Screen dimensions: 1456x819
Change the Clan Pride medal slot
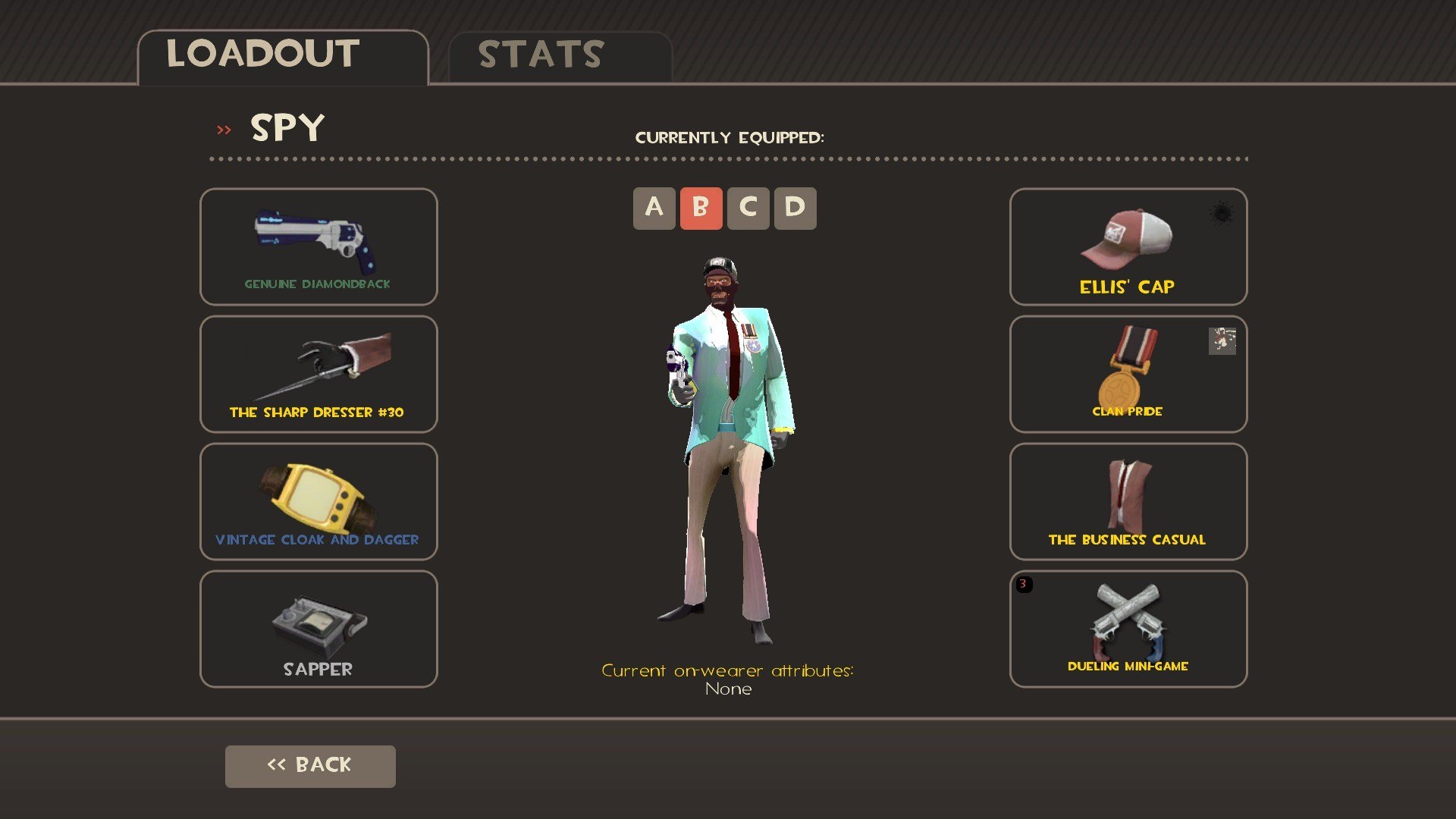point(1128,374)
